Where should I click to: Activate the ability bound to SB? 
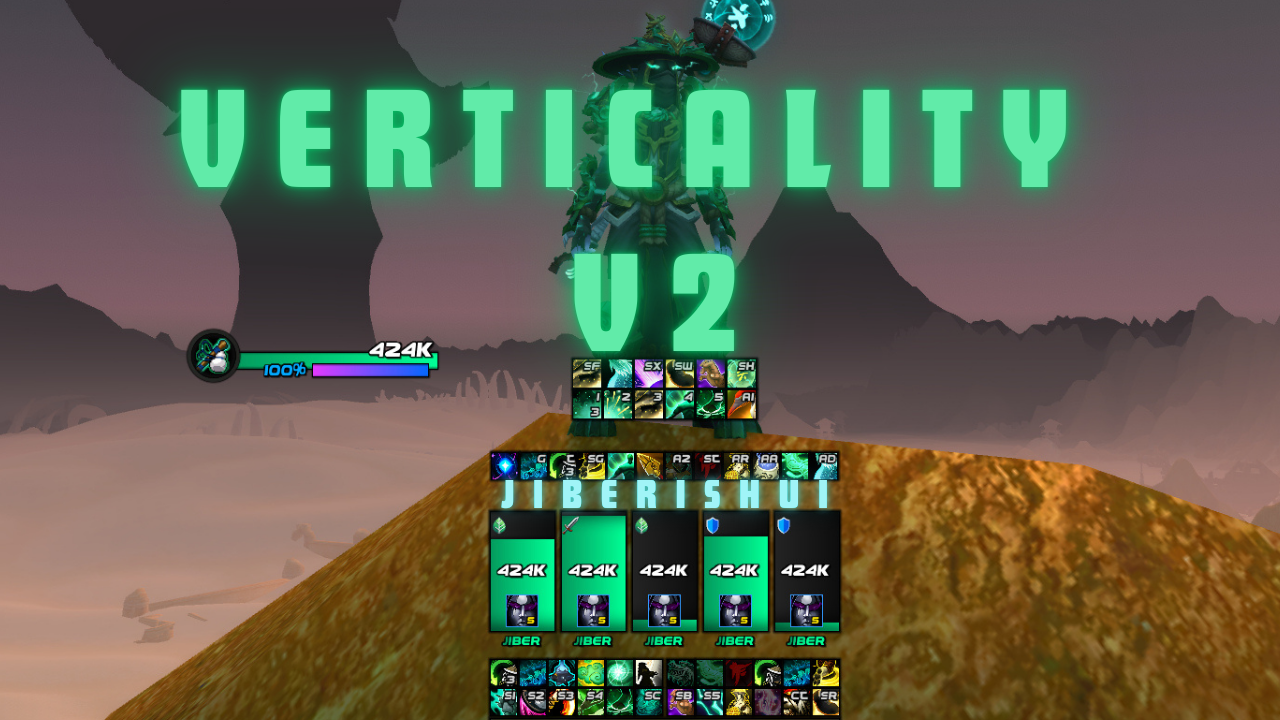679,702
